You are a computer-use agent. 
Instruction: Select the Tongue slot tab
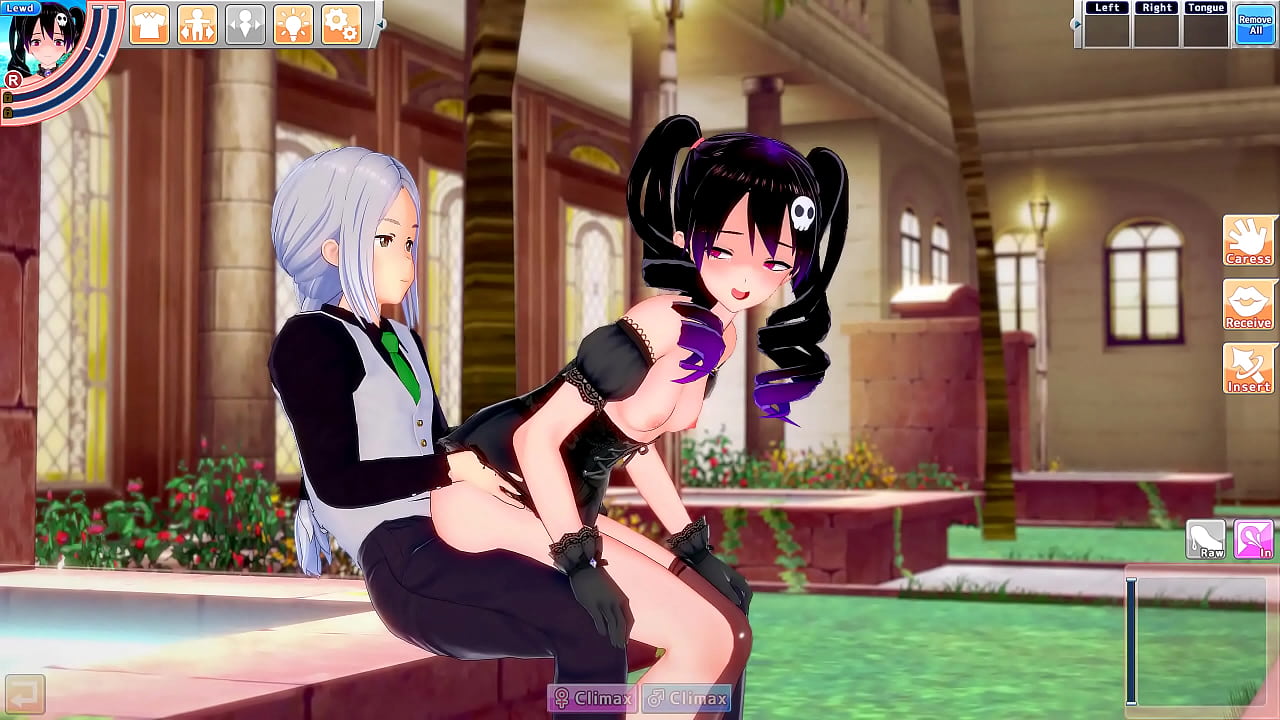point(1207,7)
